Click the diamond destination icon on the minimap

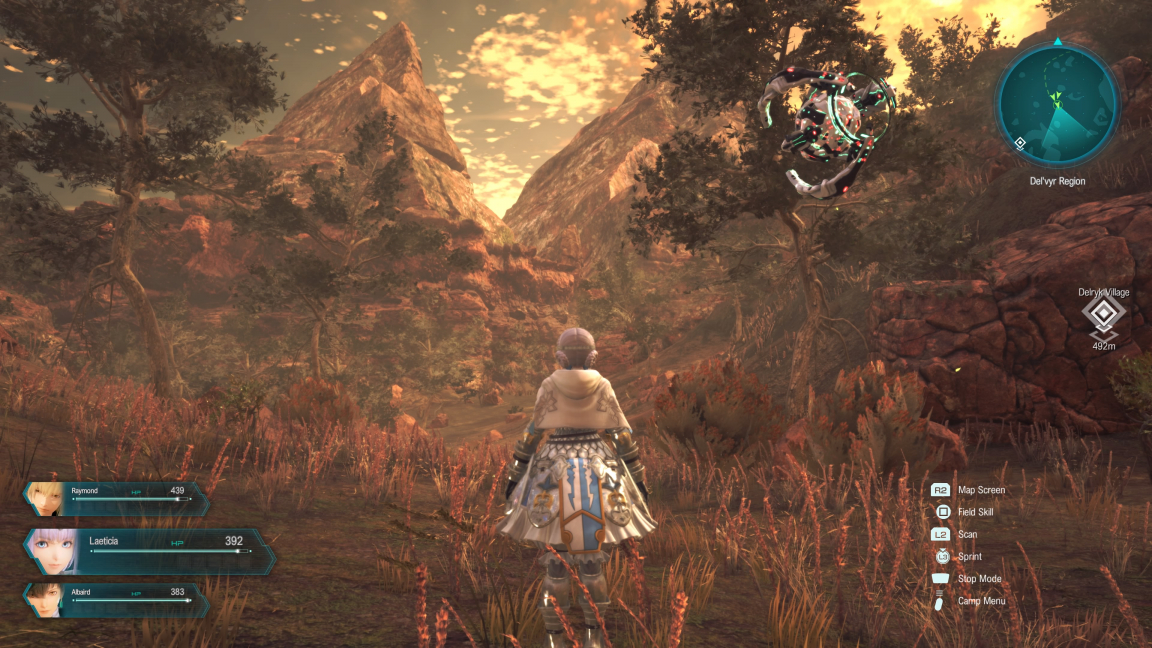point(1019,143)
